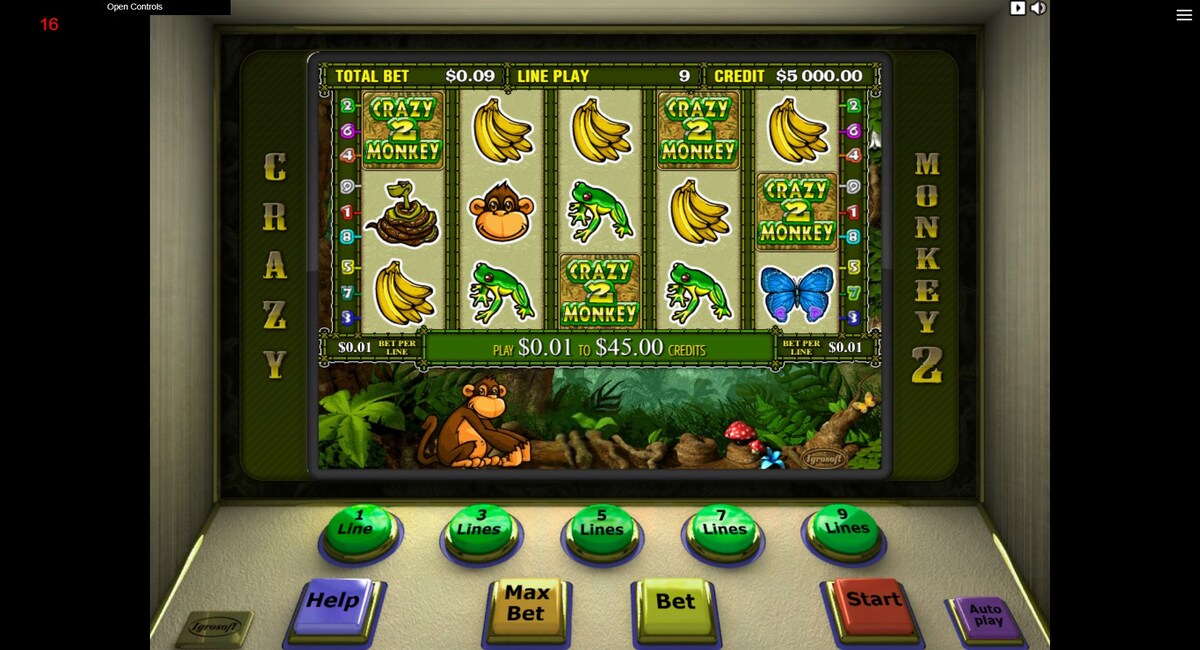The width and height of the screenshot is (1200, 650).
Task: Toggle the sound speaker icon
Action: (1039, 8)
